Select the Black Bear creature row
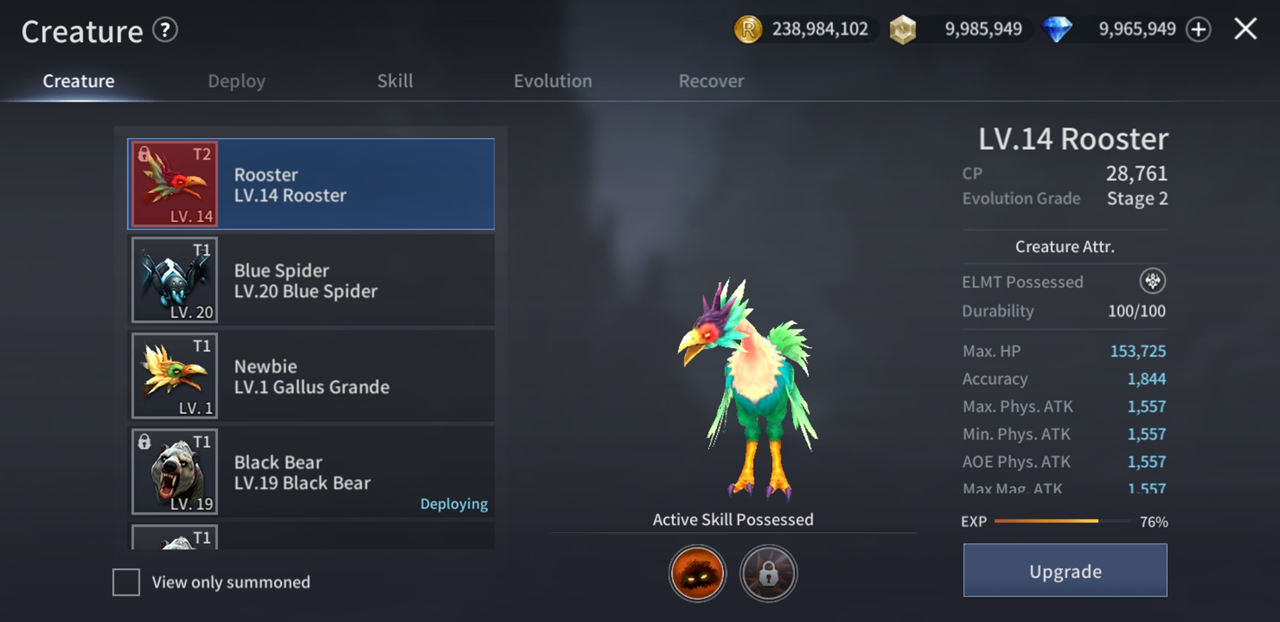The image size is (1280, 622). 311,472
